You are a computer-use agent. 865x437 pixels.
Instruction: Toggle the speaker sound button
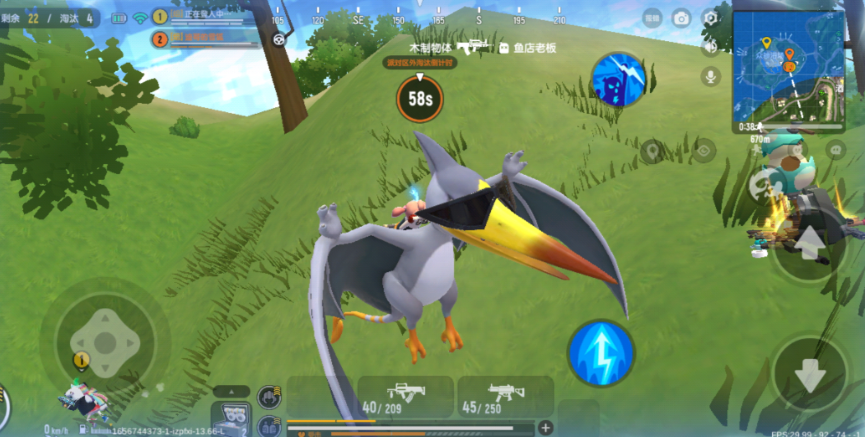[711, 47]
